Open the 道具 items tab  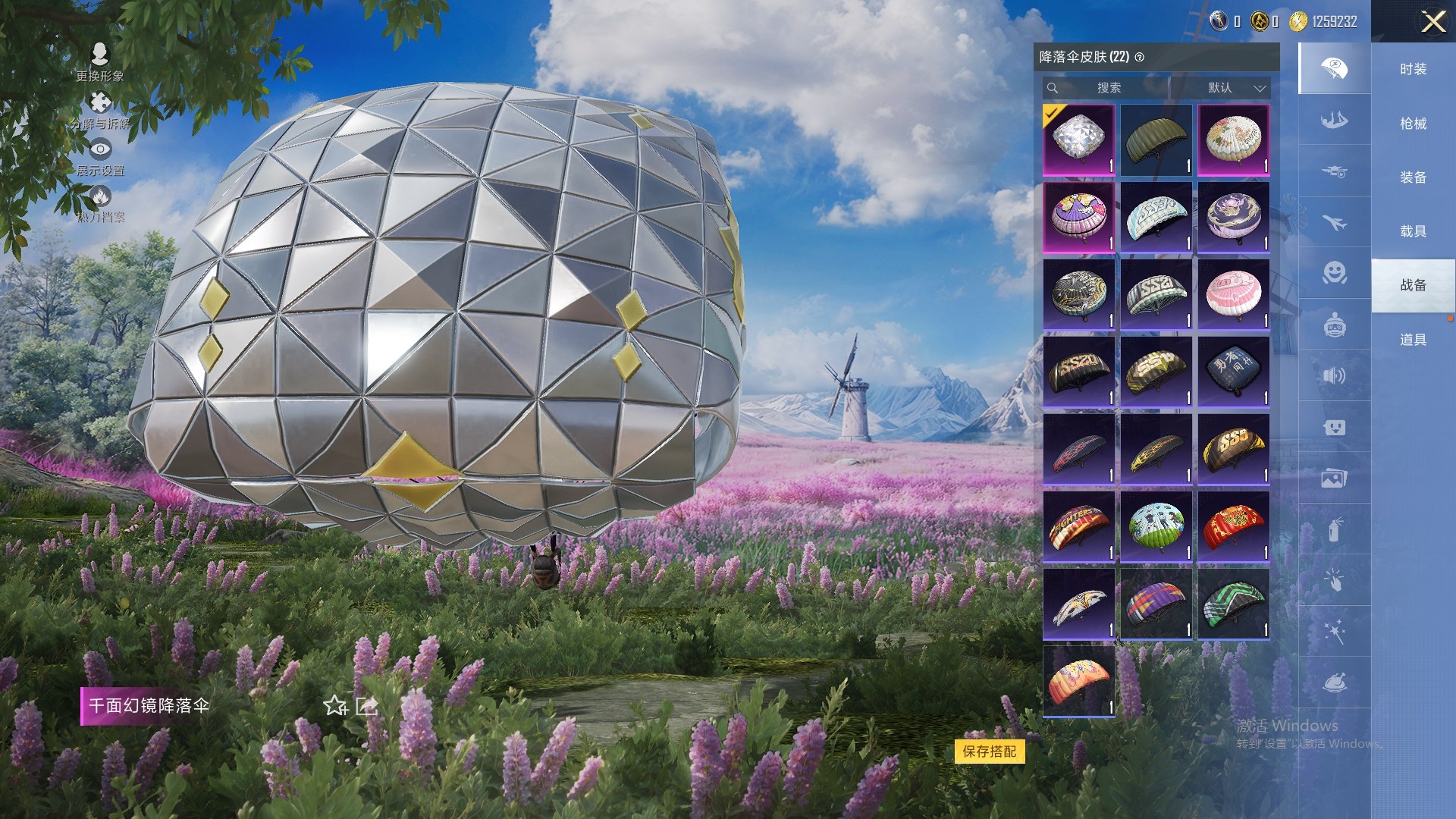click(x=1413, y=340)
